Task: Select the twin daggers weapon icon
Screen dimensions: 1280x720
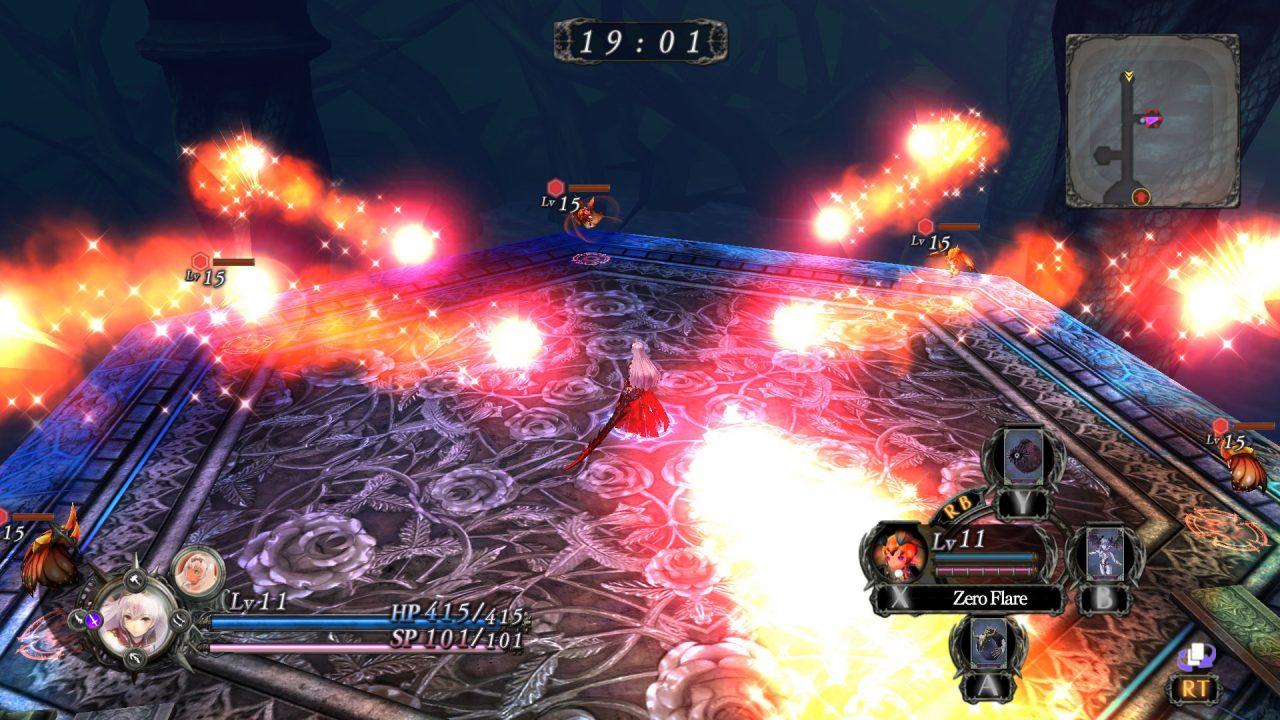Action: pos(180,621)
